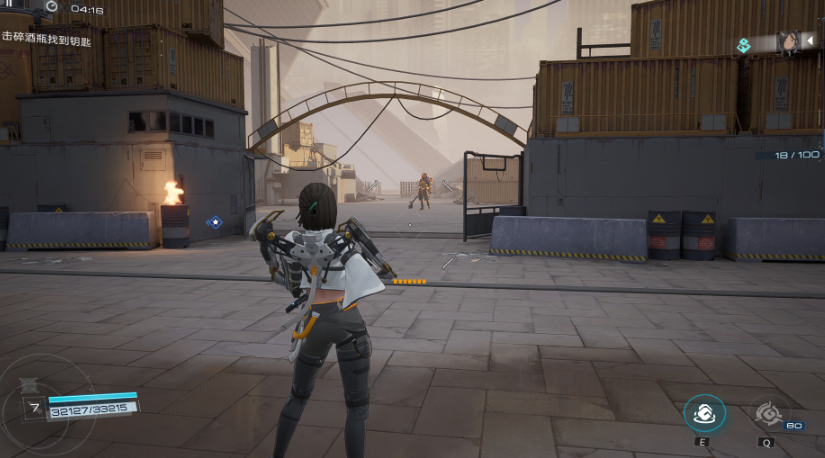Trigger the grey Q ultimate skill icon
Image resolution: width=825 pixels, height=458 pixels.
[767, 414]
